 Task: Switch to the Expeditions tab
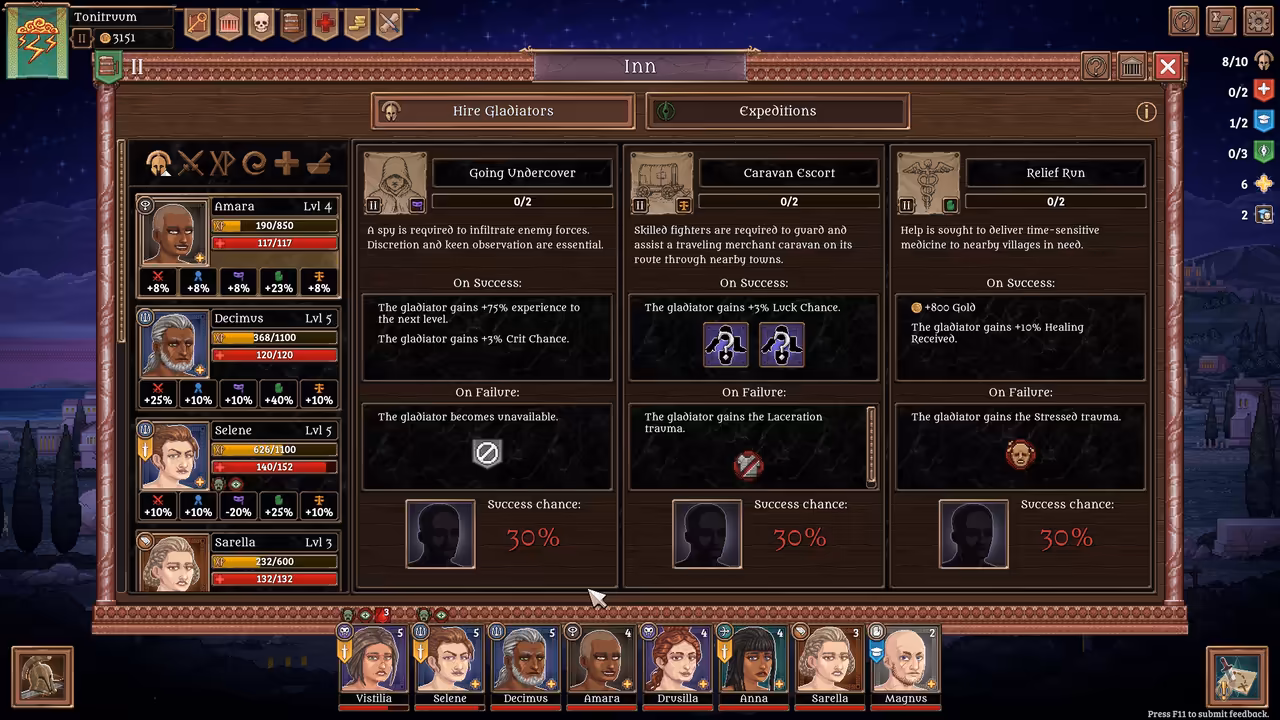(778, 111)
